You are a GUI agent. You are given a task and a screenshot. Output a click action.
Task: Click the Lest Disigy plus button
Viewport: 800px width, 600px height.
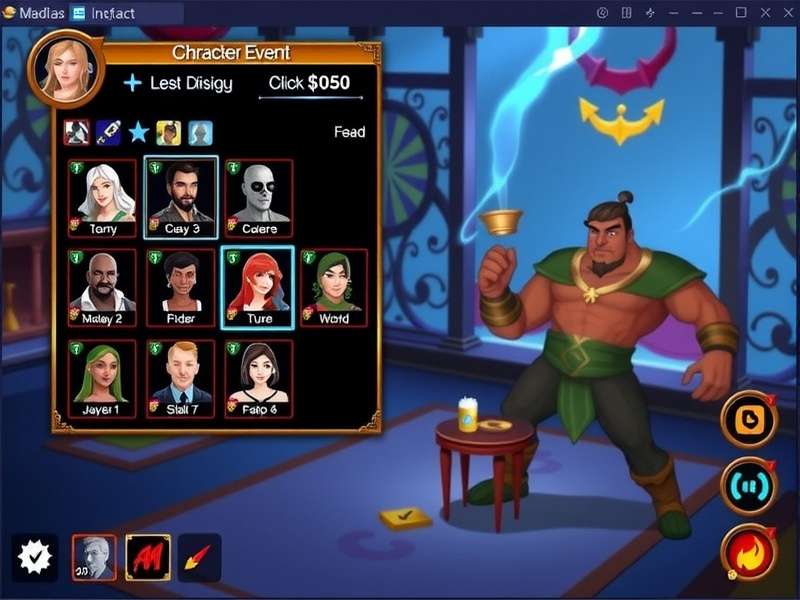(132, 83)
